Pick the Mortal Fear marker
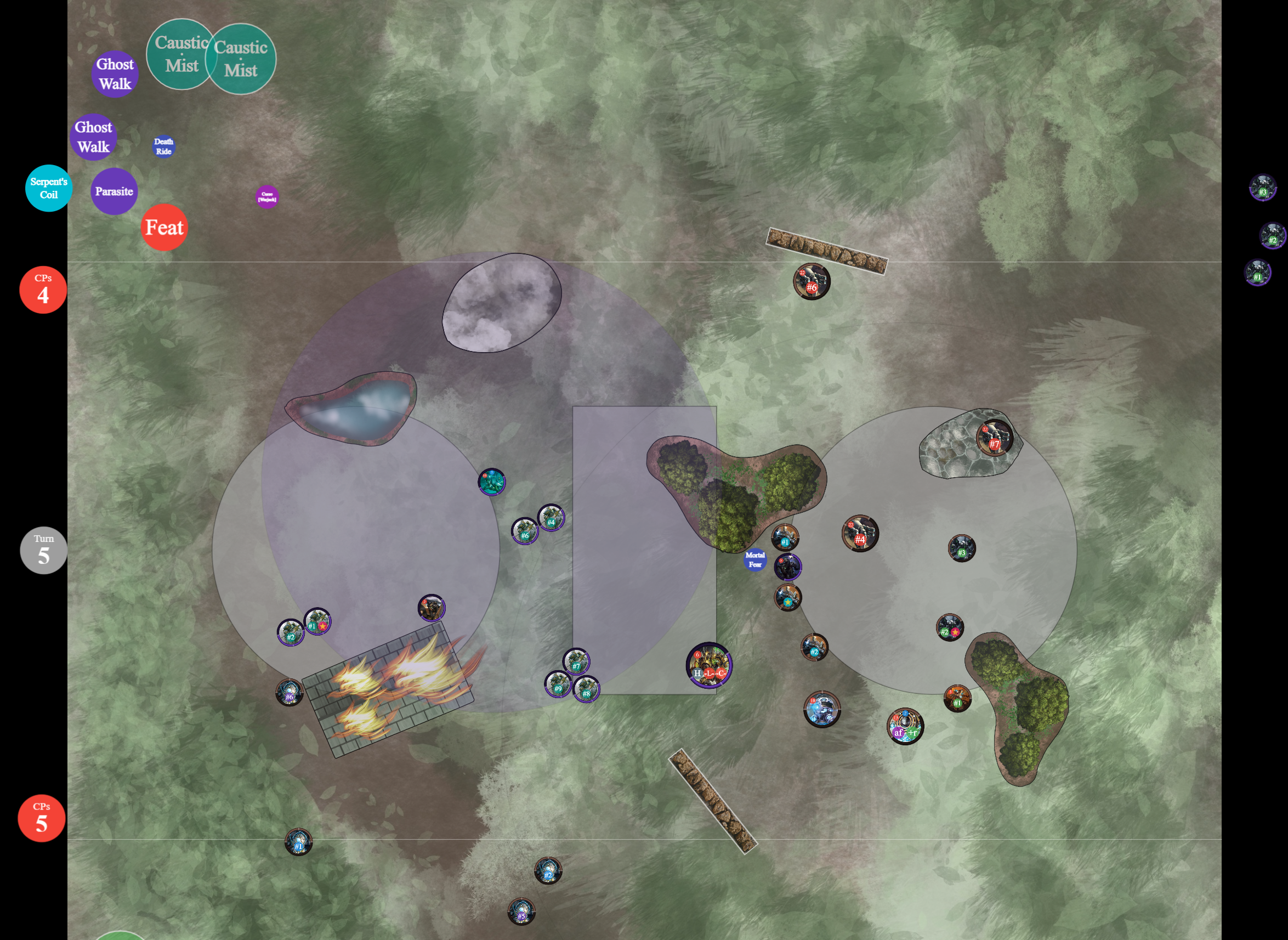Viewport: 1288px width, 940px height. (x=755, y=560)
